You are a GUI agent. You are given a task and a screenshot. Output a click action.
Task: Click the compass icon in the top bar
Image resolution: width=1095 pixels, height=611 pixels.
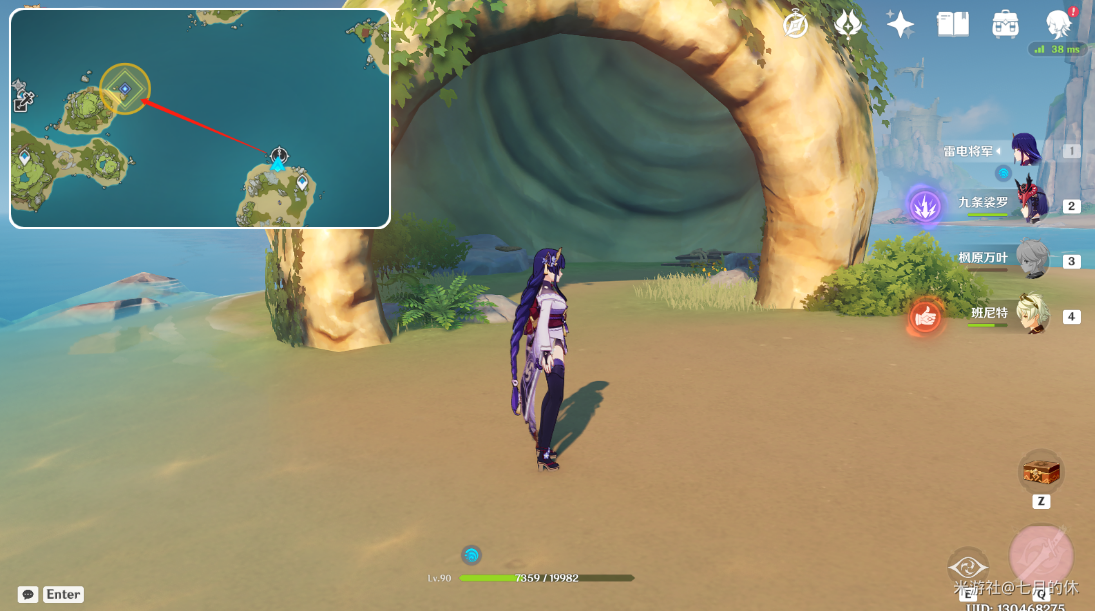[x=795, y=24]
